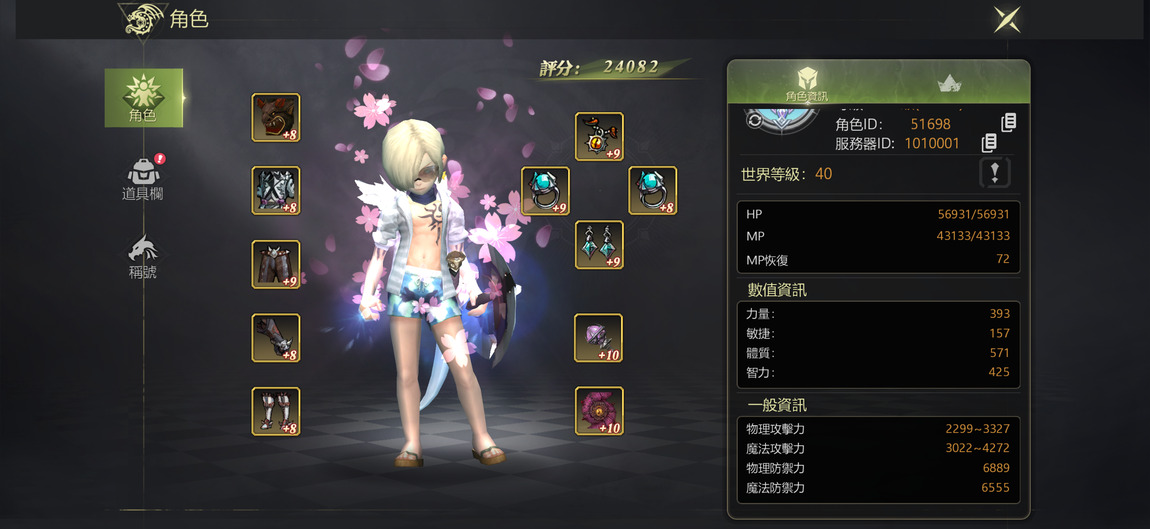Select the +10 purple weapon slot
1150x529 pixels.
[x=599, y=338]
